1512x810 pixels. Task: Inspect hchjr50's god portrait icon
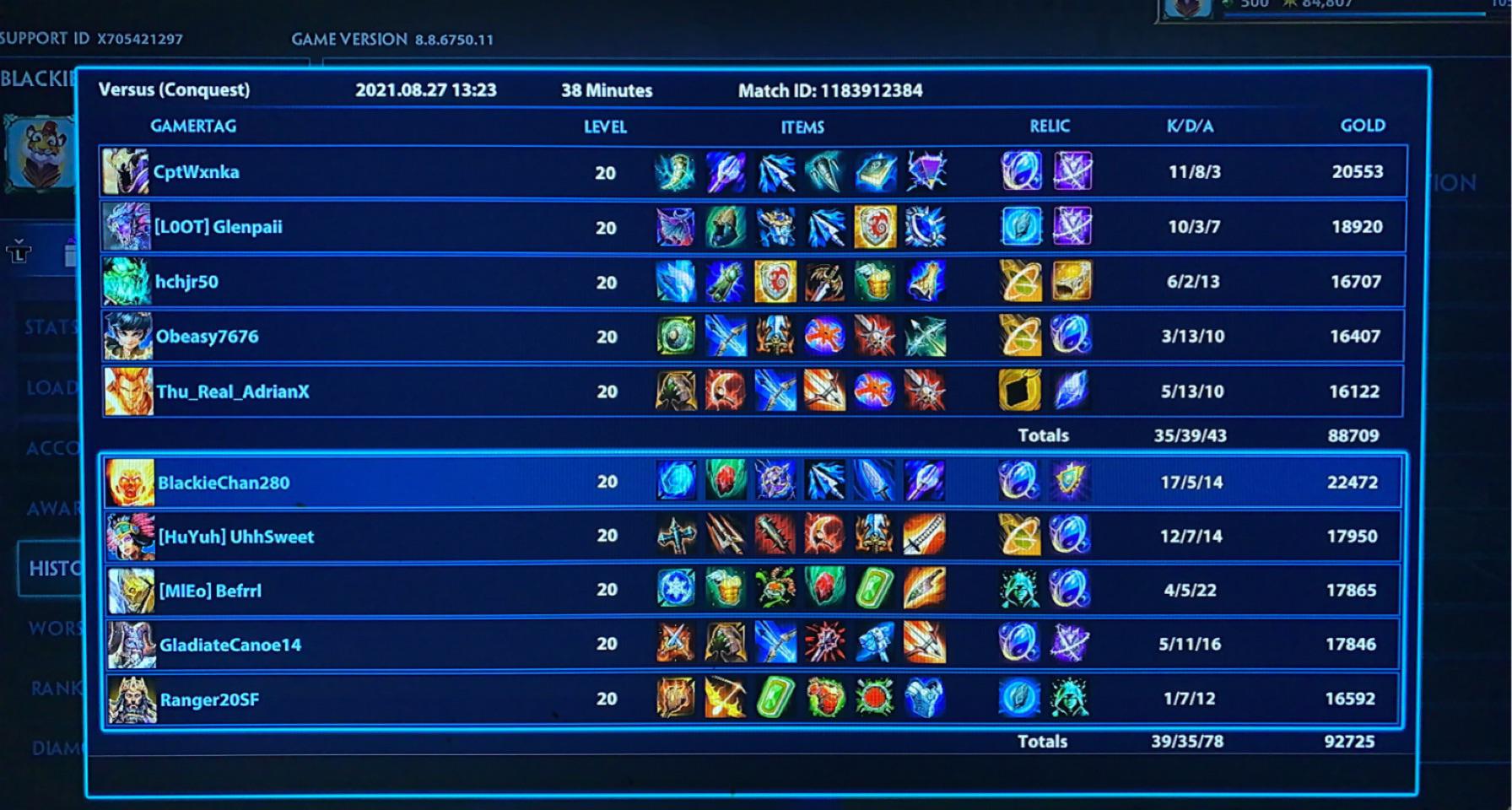pos(127,281)
